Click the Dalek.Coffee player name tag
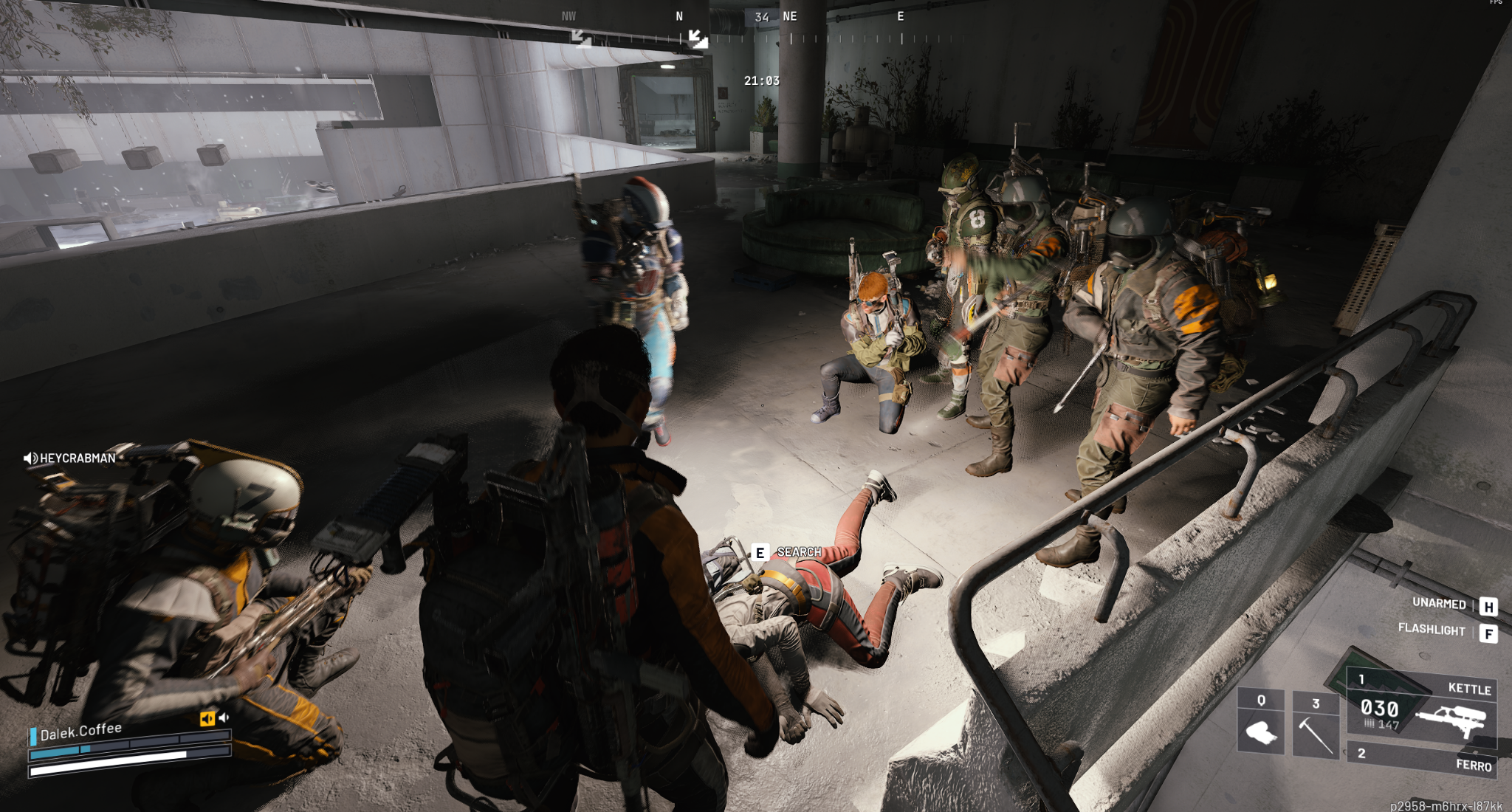The width and height of the screenshot is (1512, 812). click(80, 732)
